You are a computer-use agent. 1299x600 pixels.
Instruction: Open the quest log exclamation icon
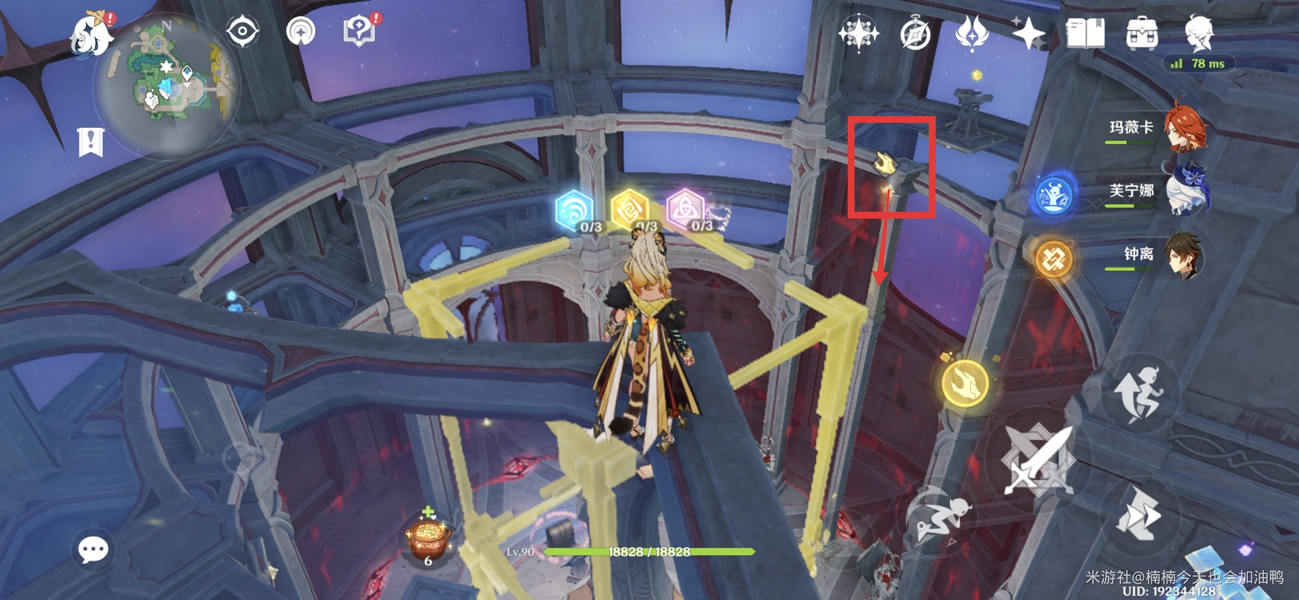click(x=91, y=142)
